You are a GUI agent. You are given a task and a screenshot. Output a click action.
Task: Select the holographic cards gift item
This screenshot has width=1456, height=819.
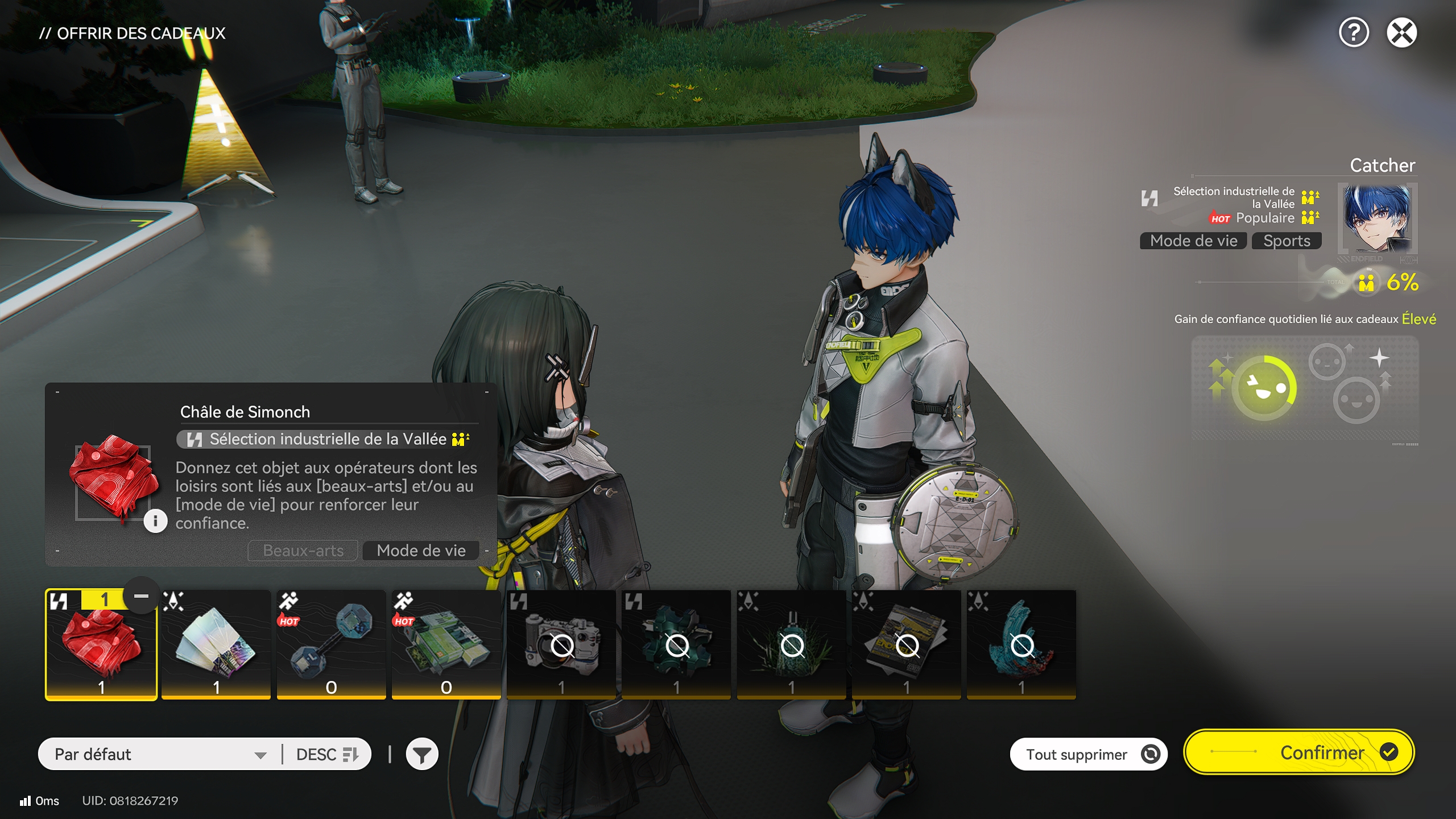click(216, 643)
